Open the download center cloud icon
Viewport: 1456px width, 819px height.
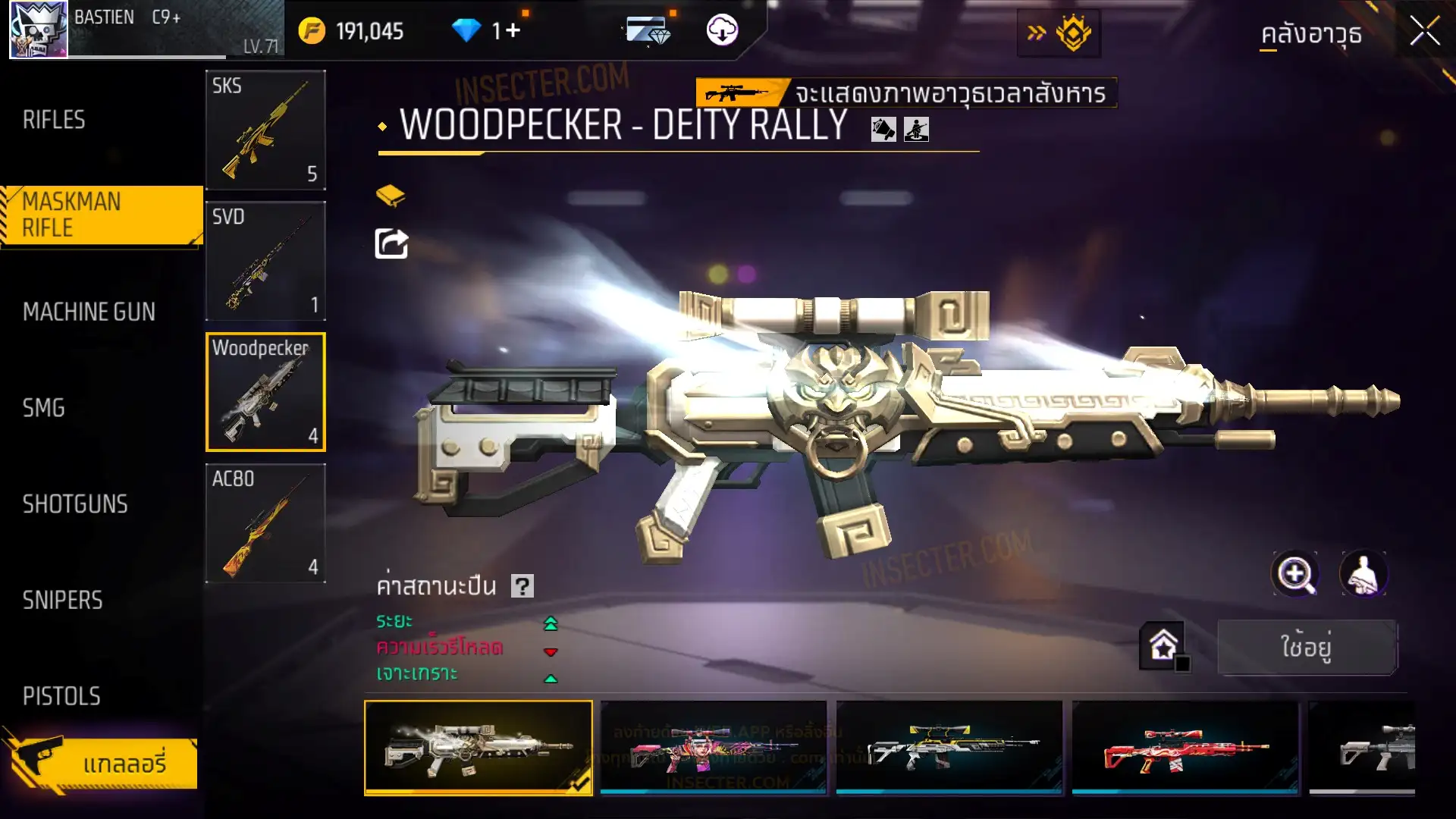(x=722, y=30)
